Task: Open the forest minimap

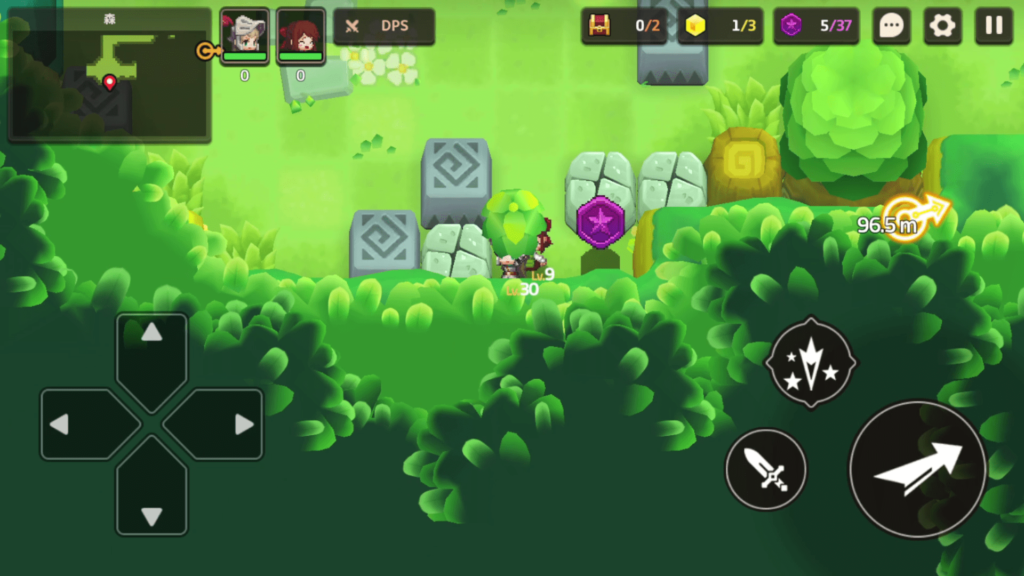Action: coord(109,75)
